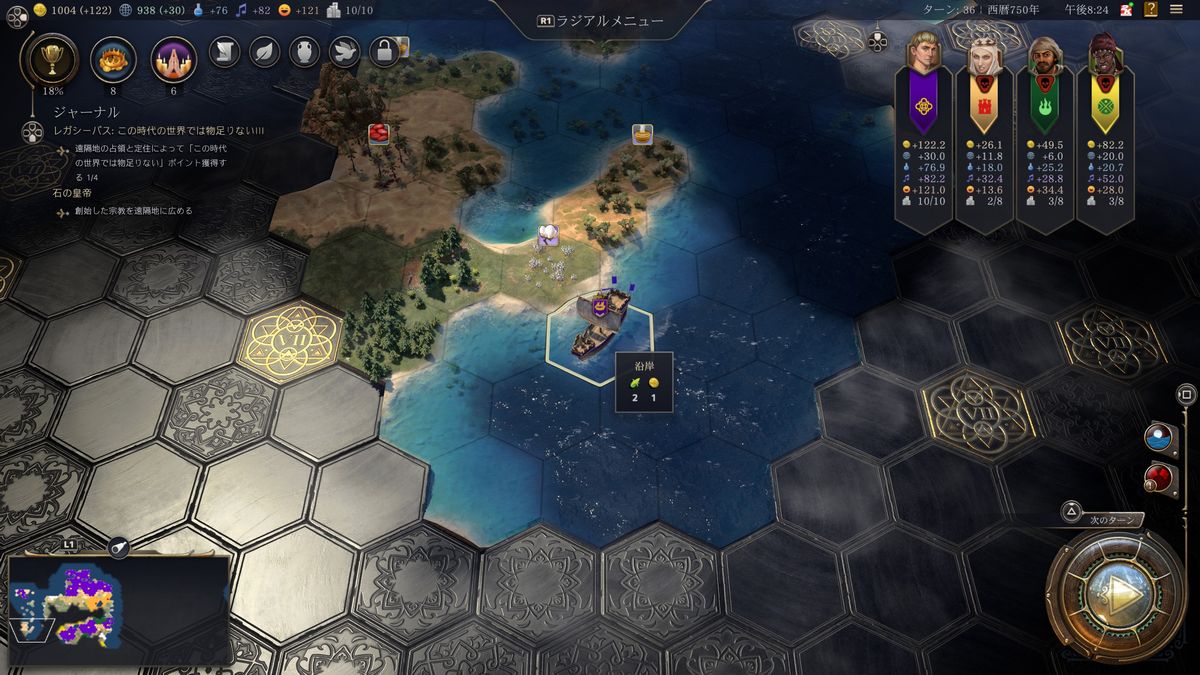Screen dimensions: 1200x675
Task: Click the padlock unlocks icon
Action: pos(384,51)
